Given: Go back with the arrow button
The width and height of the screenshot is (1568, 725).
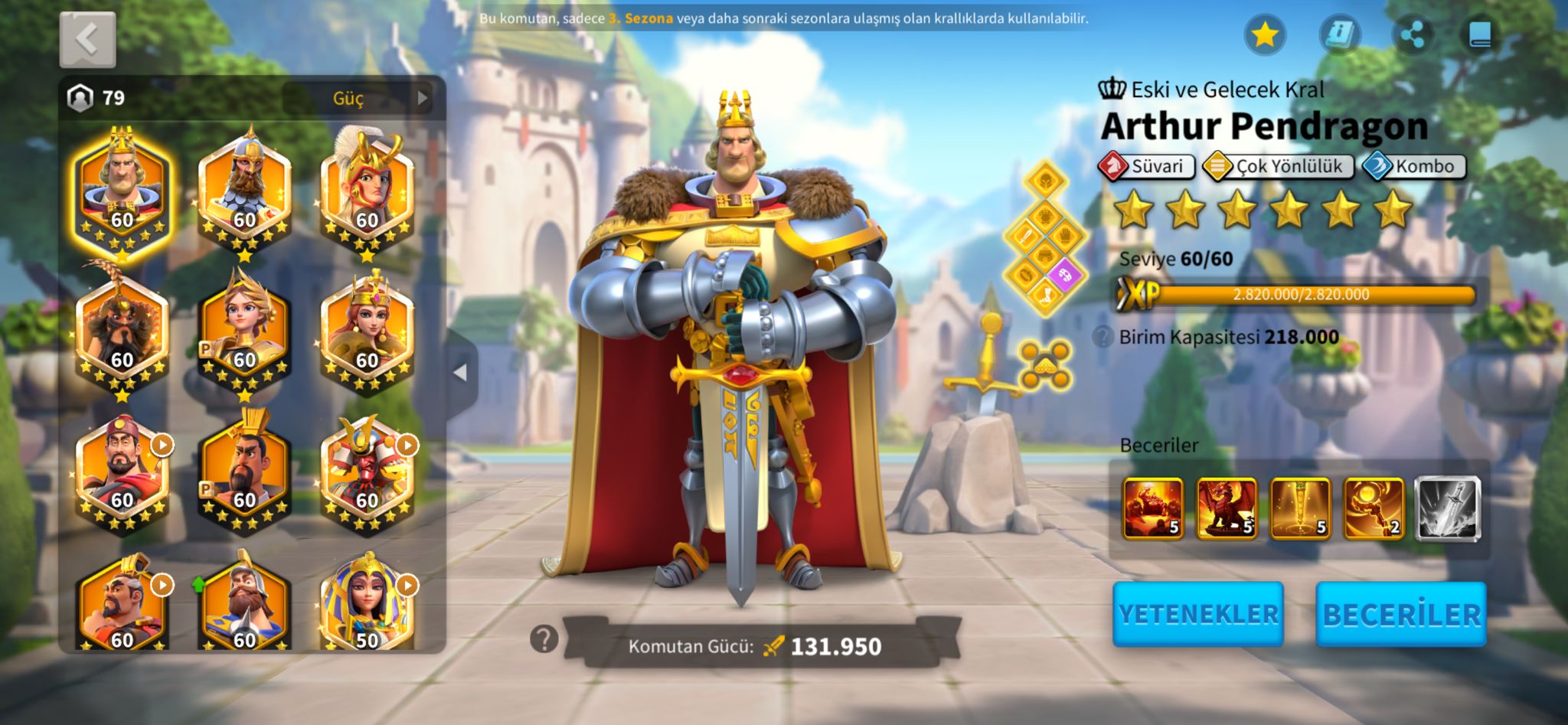Looking at the screenshot, I should (87, 39).
